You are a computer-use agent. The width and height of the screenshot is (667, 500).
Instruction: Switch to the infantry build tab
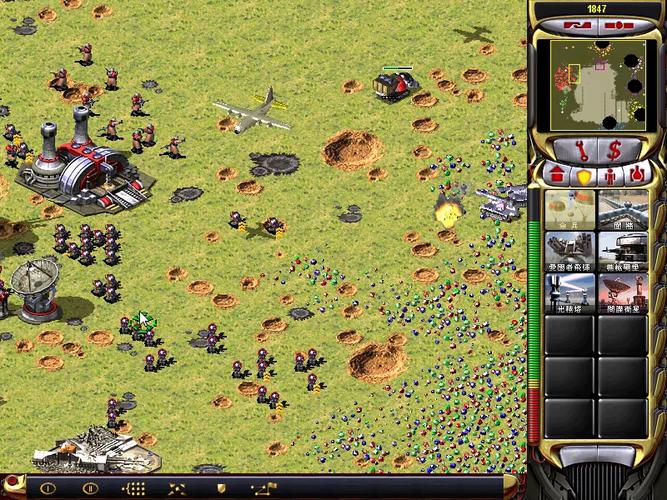coord(609,176)
